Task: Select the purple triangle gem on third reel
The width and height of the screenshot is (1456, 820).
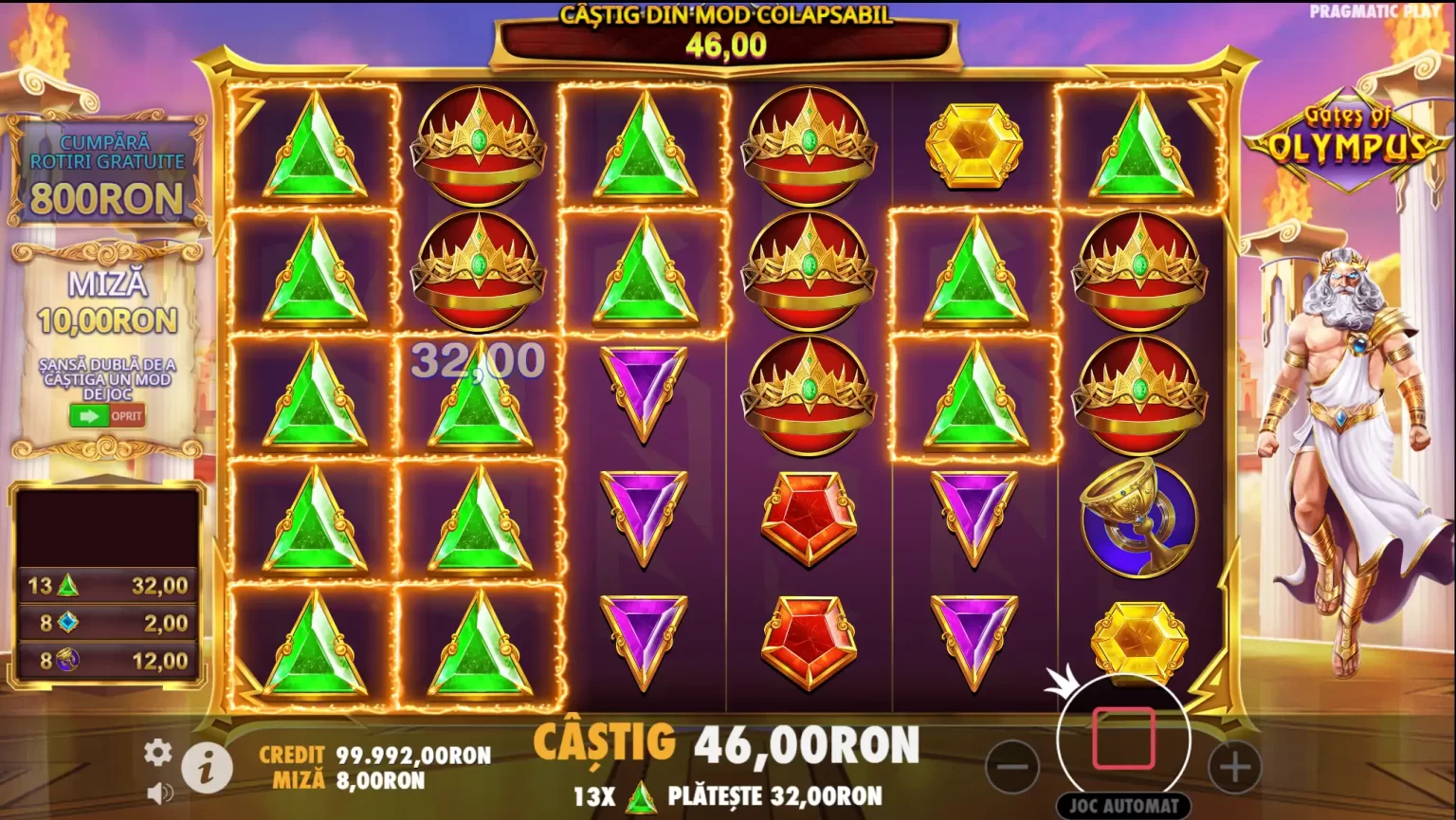Action: [643, 387]
